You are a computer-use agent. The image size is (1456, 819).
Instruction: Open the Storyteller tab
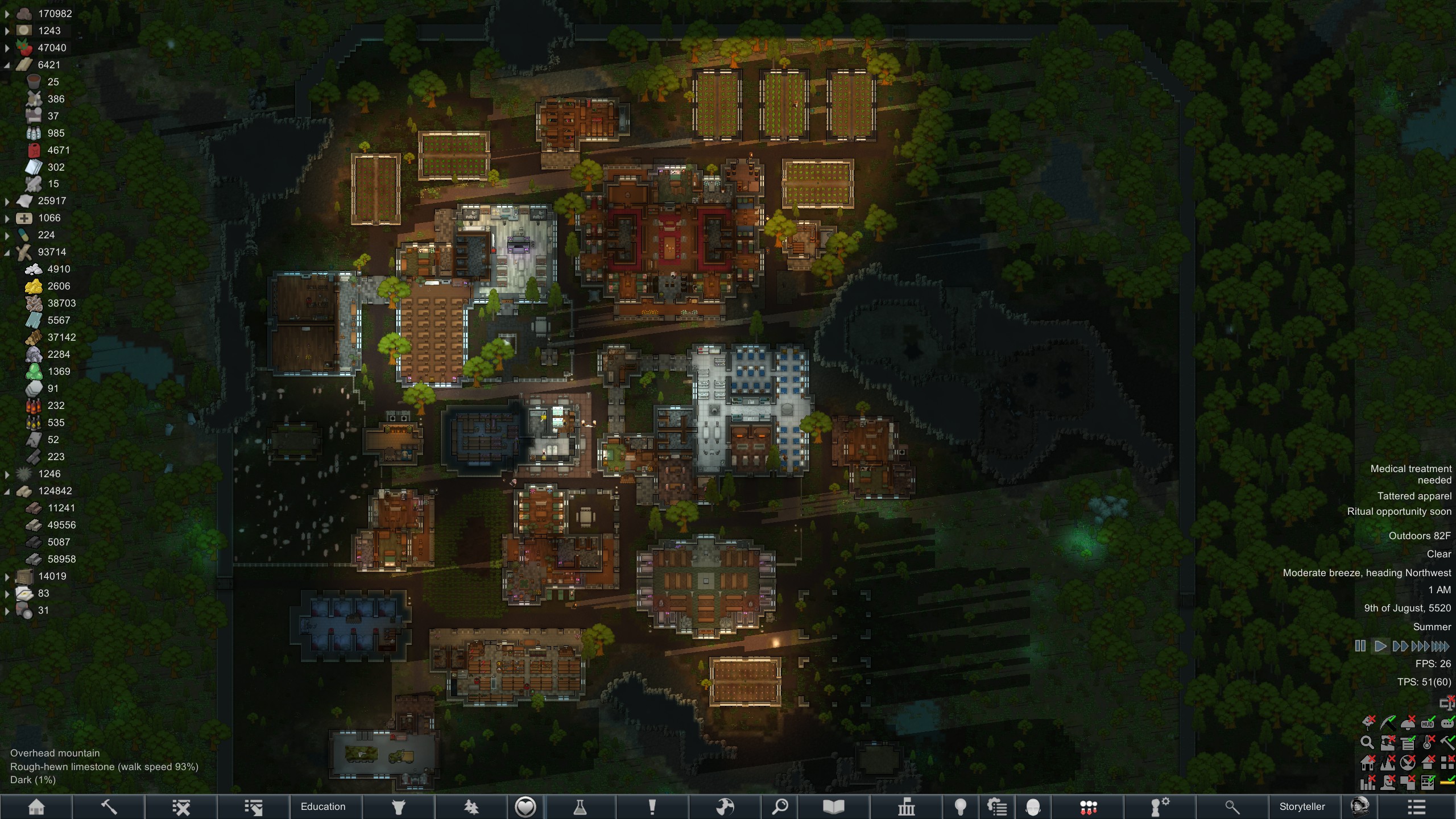point(1302,806)
